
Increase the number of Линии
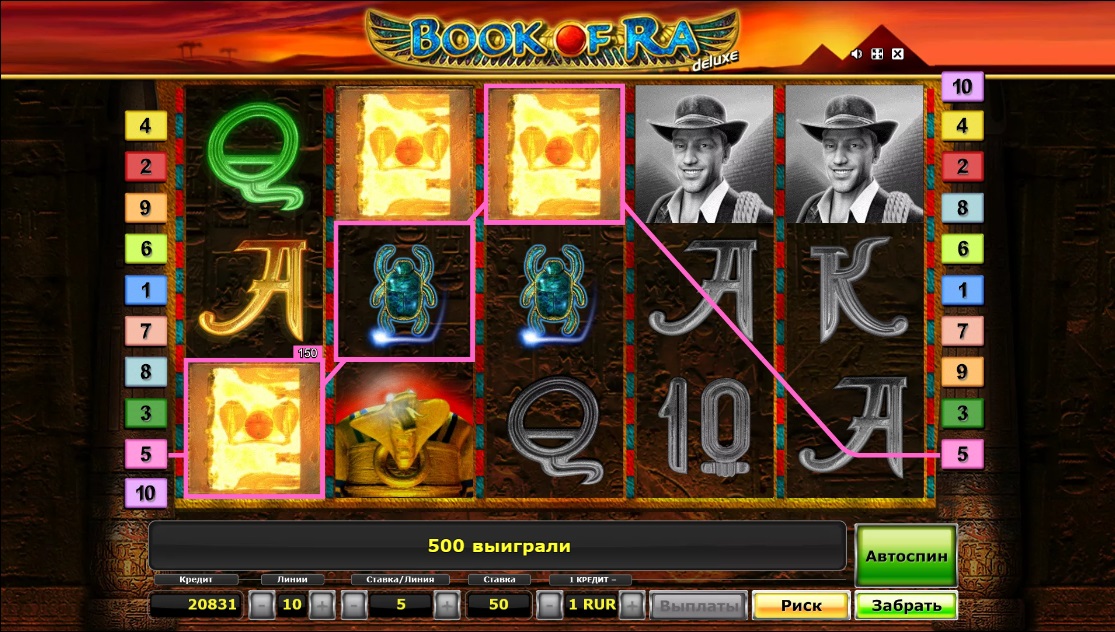pos(321,605)
